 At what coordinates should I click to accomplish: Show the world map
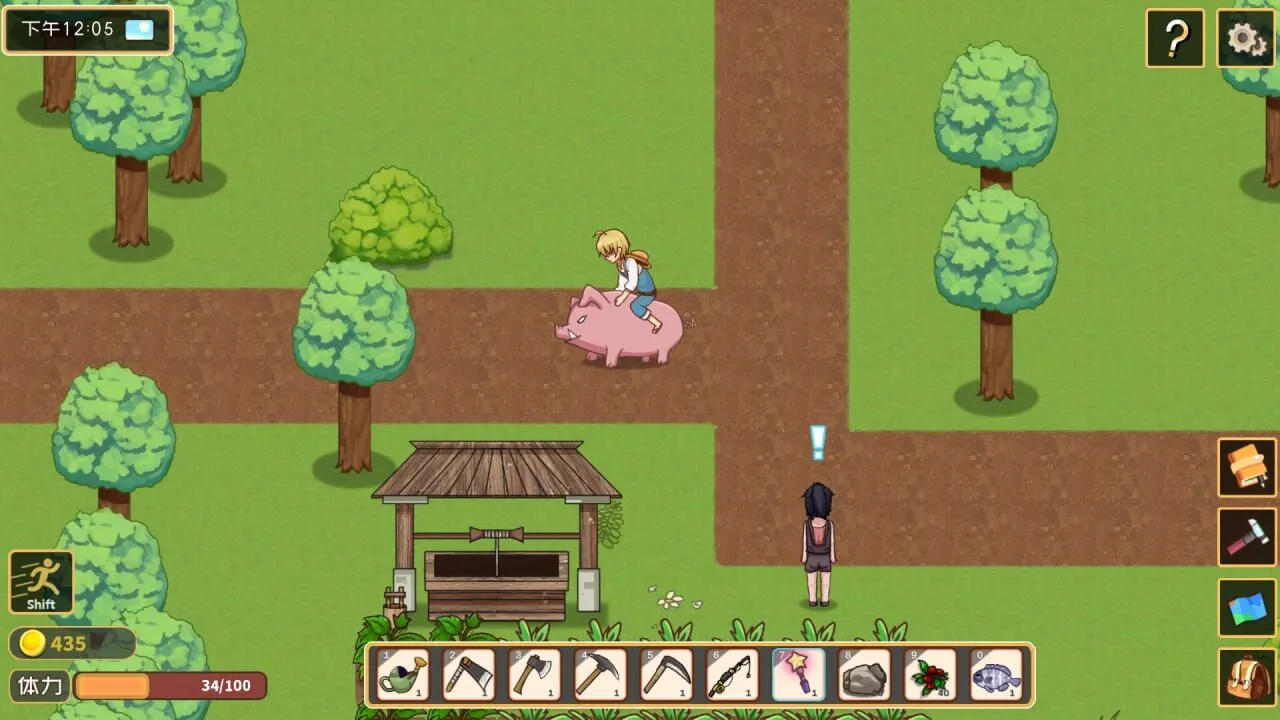click(x=1246, y=608)
